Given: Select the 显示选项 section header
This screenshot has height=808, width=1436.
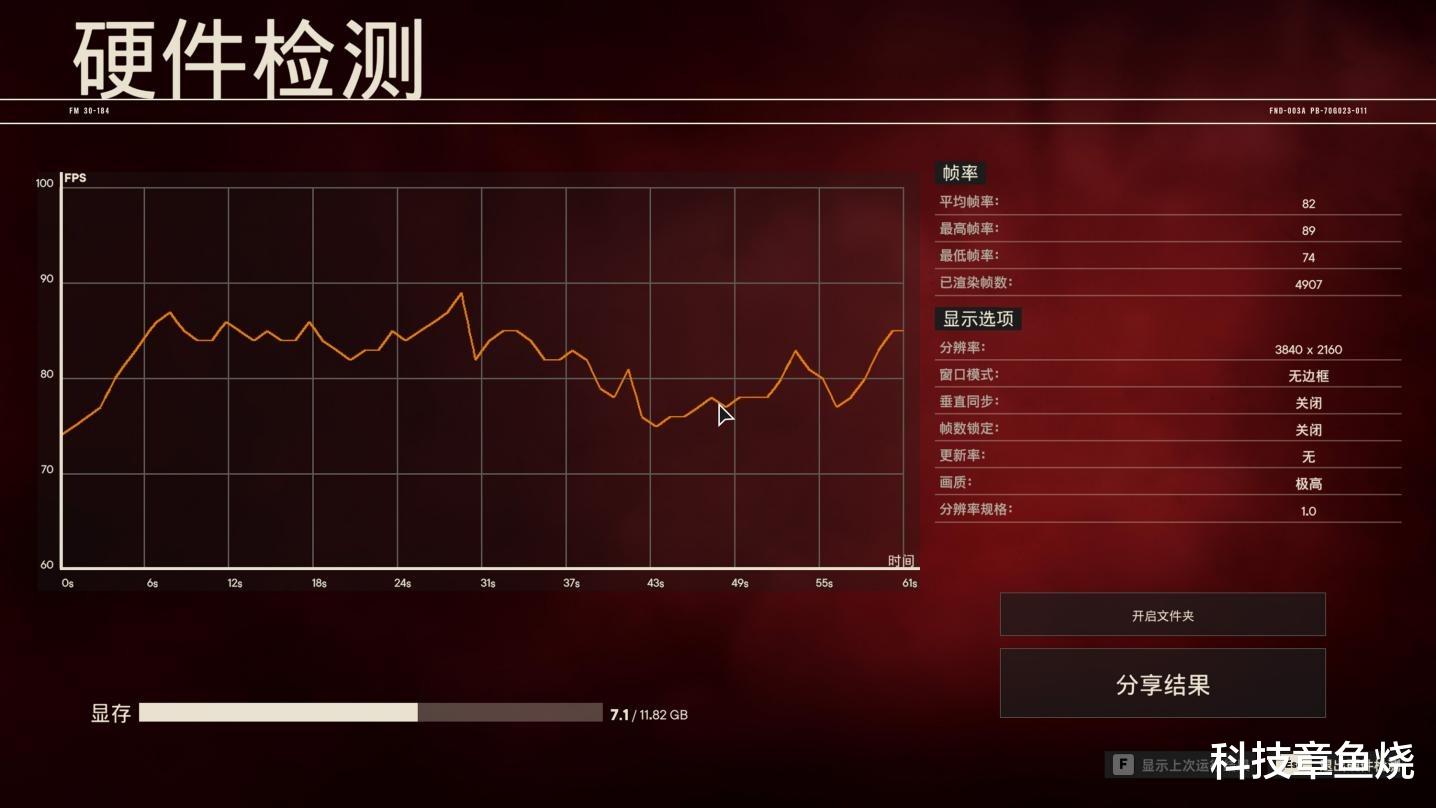Looking at the screenshot, I should 977,319.
